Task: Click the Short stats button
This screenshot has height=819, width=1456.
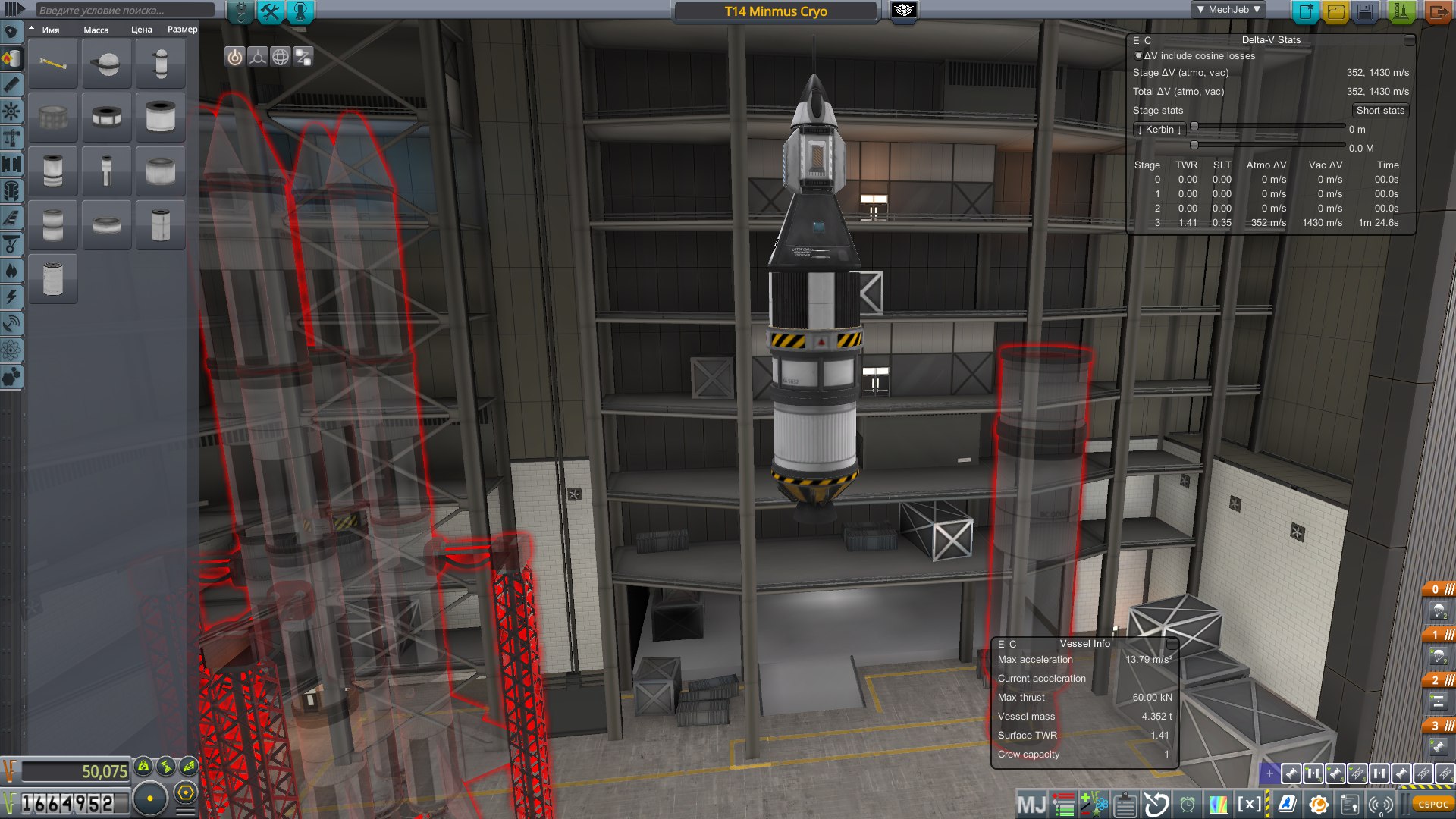Action: coord(1381,111)
